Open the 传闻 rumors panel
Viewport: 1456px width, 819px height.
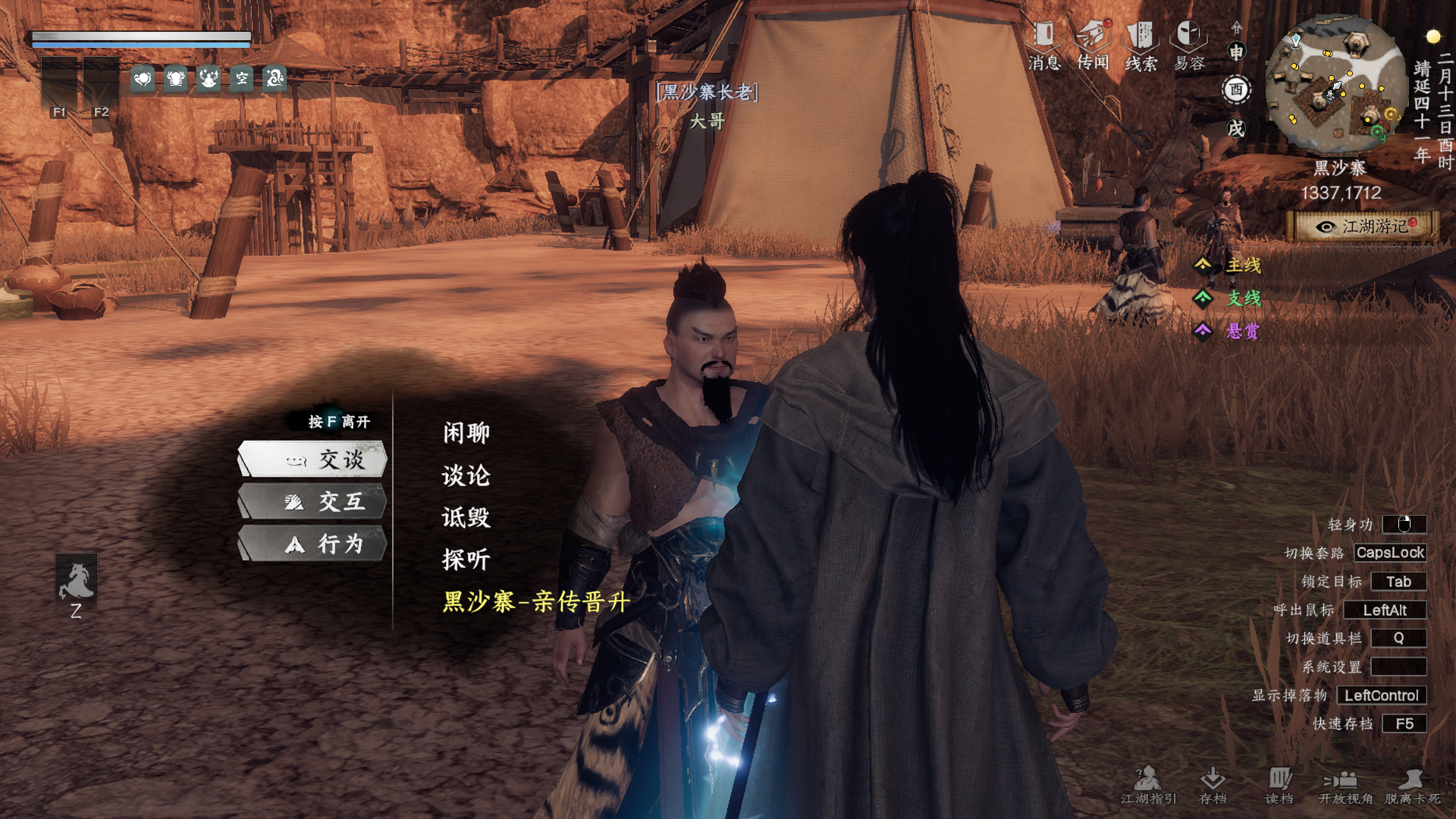(x=1093, y=45)
